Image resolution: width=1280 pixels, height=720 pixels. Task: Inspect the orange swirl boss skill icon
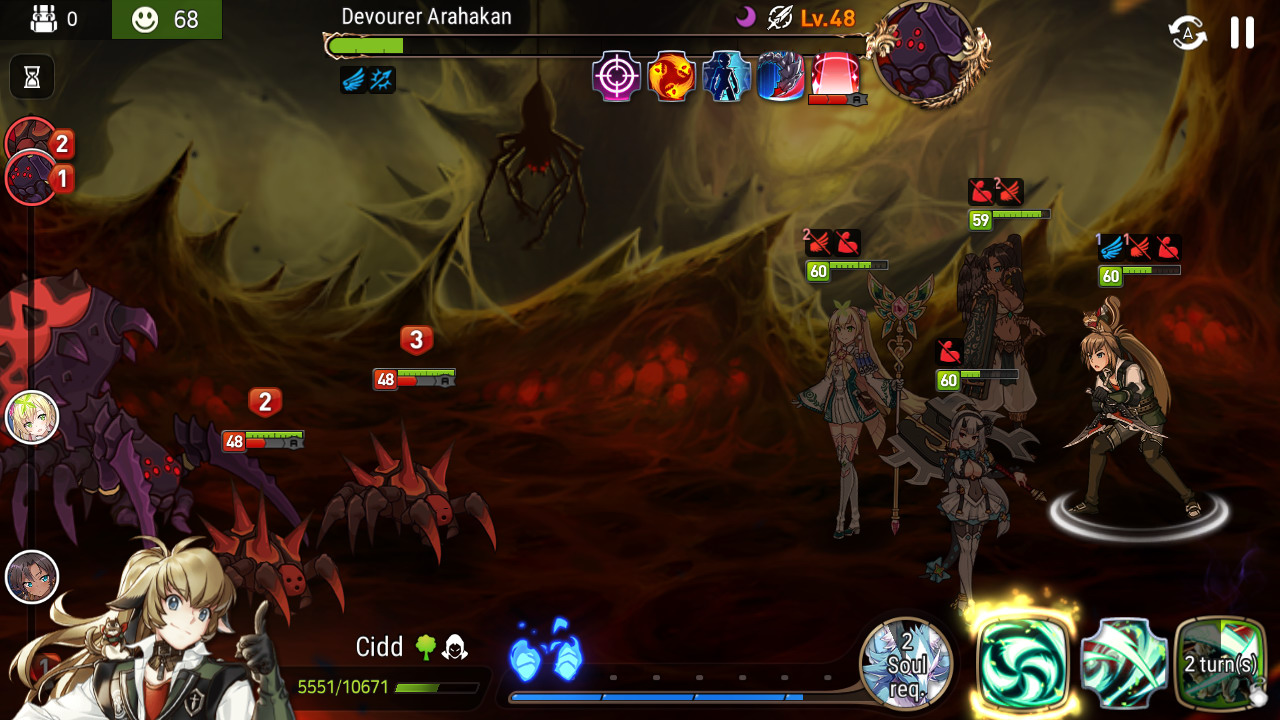pyautogui.click(x=671, y=76)
